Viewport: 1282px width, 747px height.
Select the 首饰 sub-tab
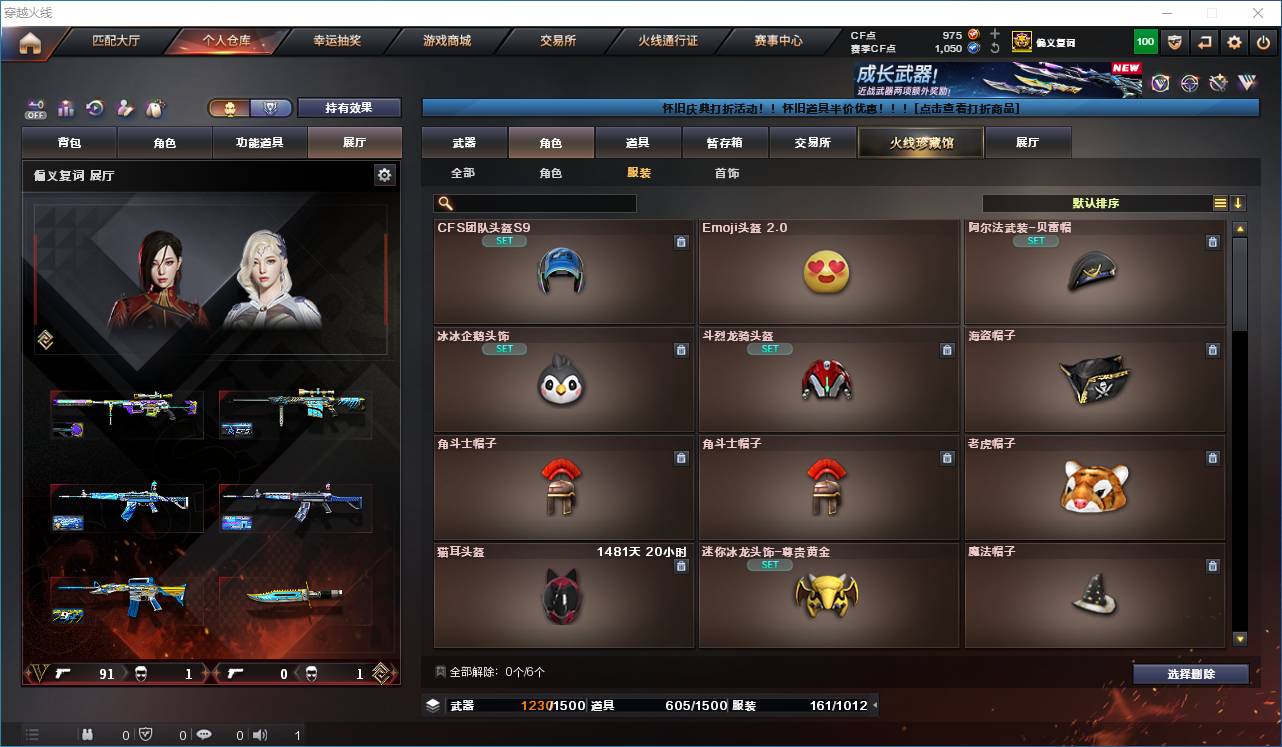pyautogui.click(x=726, y=172)
